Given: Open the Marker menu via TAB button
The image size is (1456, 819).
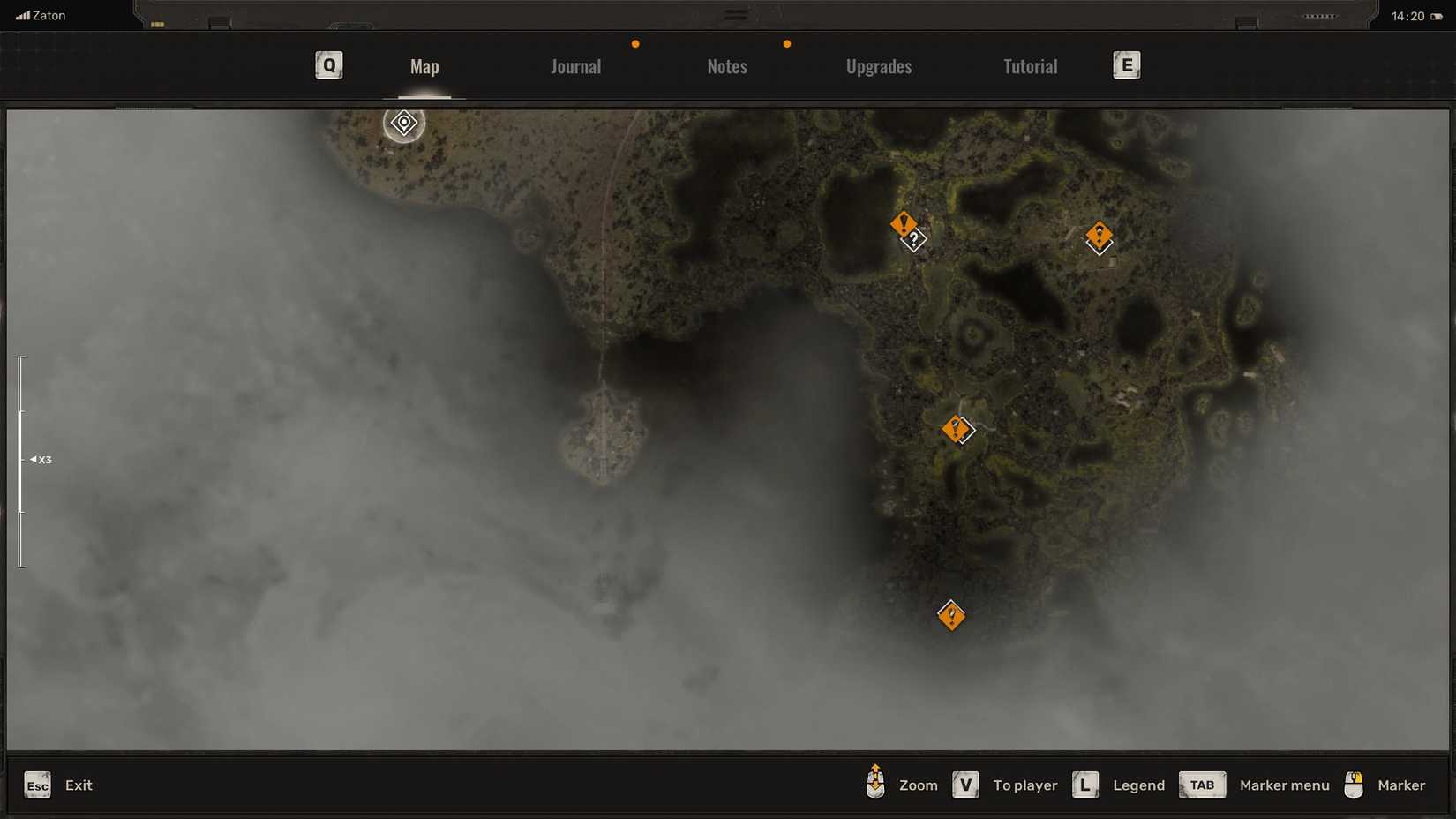Looking at the screenshot, I should 1202,784.
